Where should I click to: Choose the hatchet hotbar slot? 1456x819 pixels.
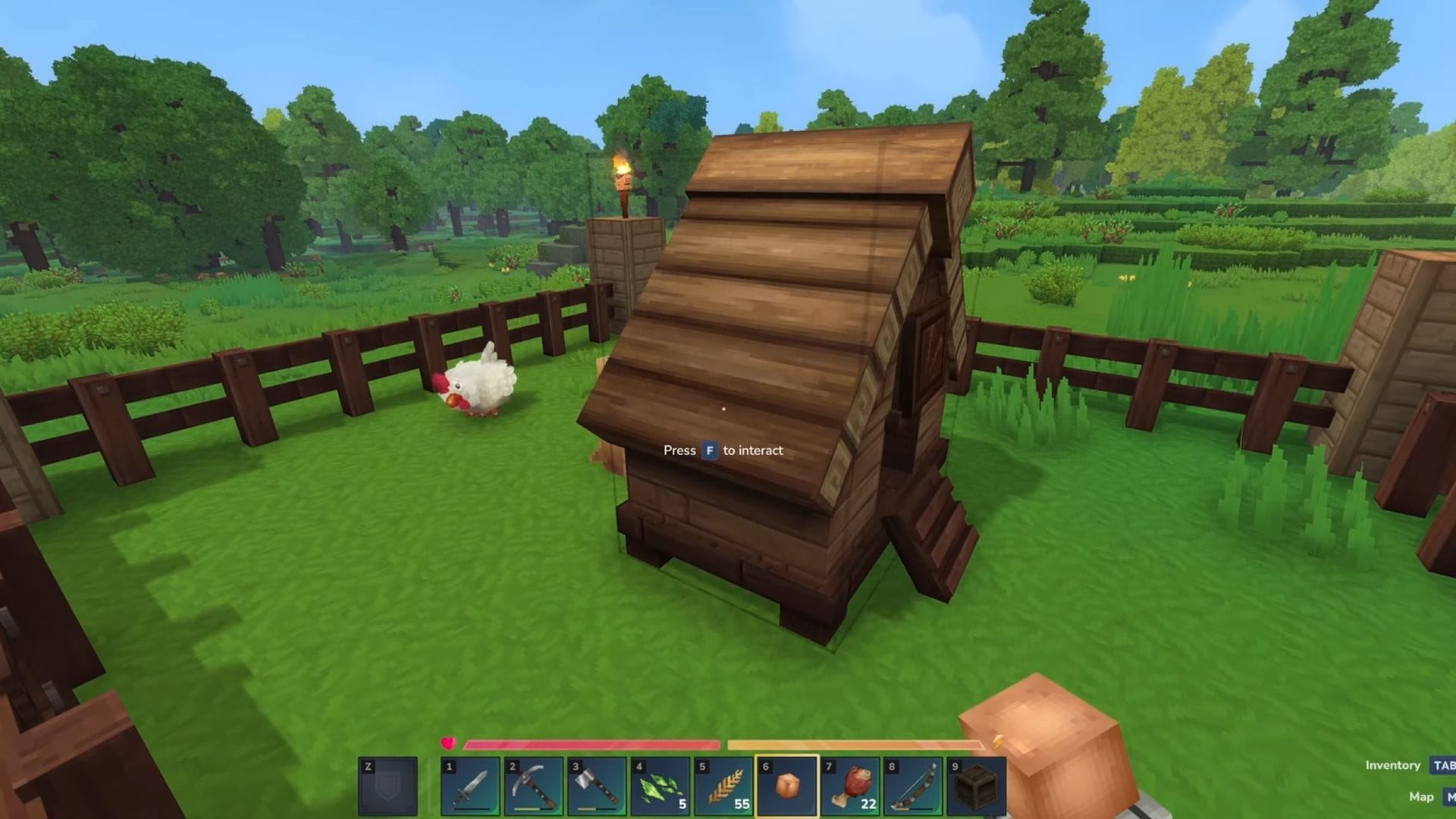(x=597, y=787)
